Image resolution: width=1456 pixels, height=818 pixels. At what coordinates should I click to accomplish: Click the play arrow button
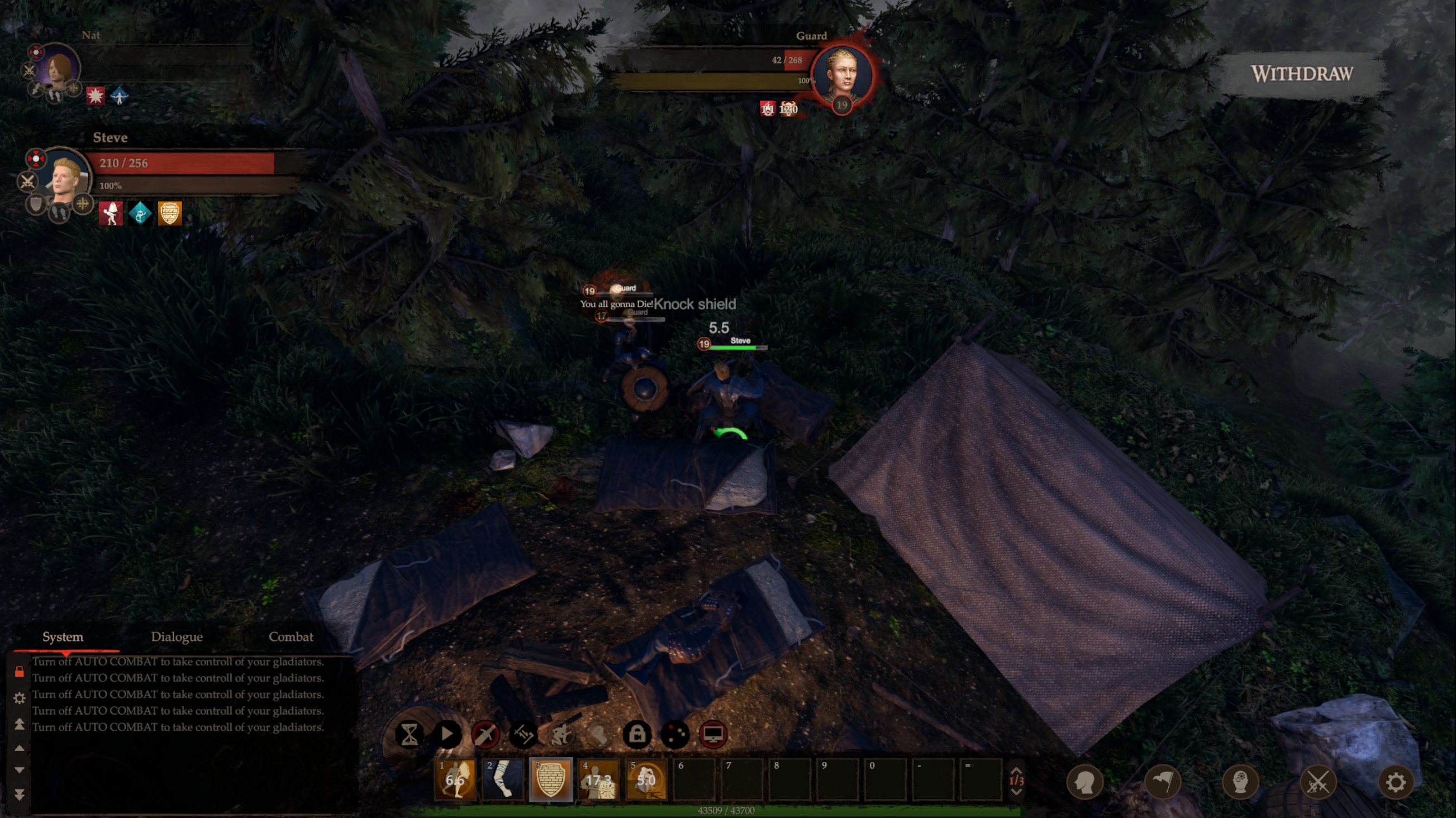coord(447,734)
